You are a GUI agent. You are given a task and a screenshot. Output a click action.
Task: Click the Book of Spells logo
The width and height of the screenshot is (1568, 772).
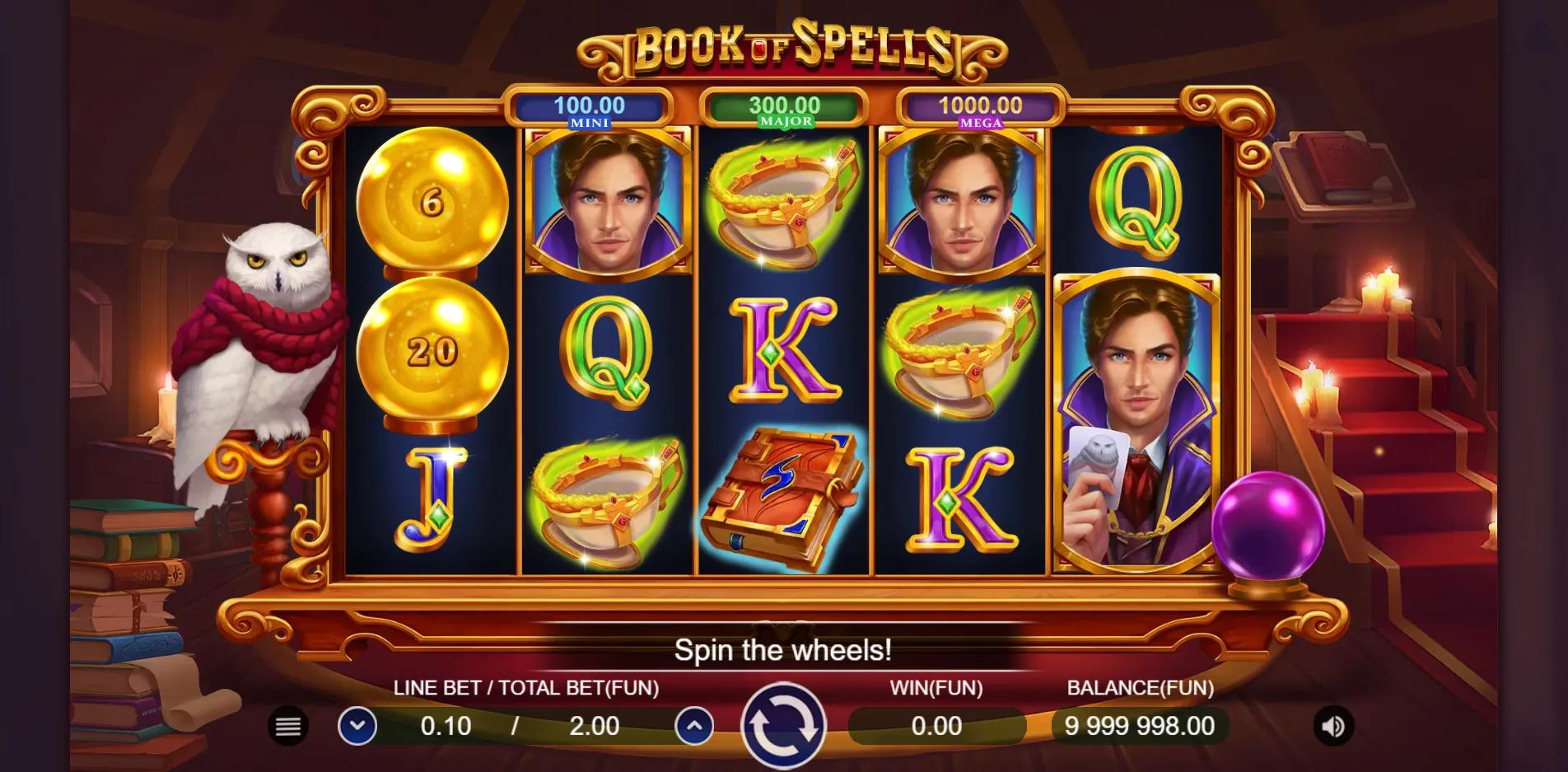781,48
